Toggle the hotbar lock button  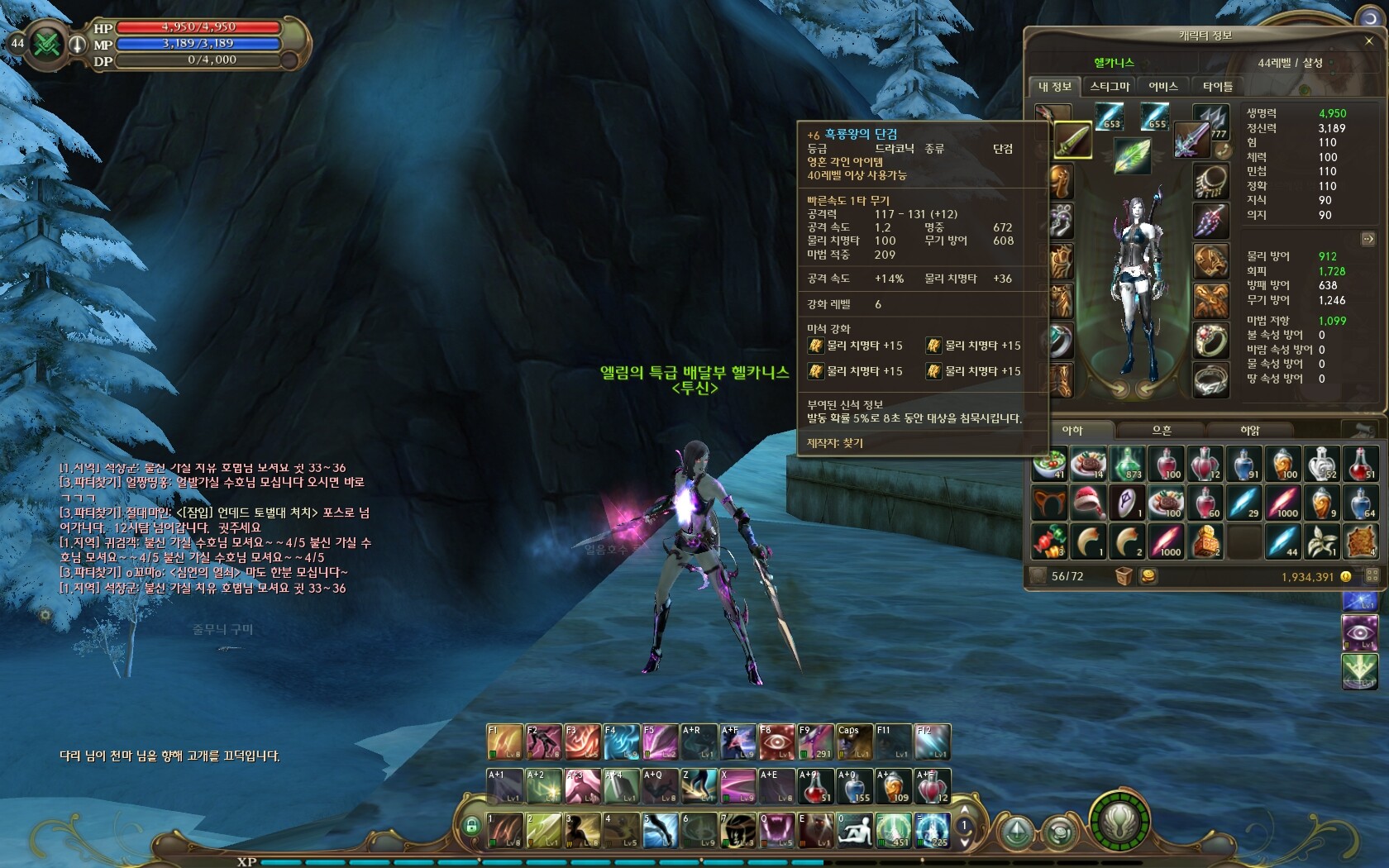pos(471,825)
